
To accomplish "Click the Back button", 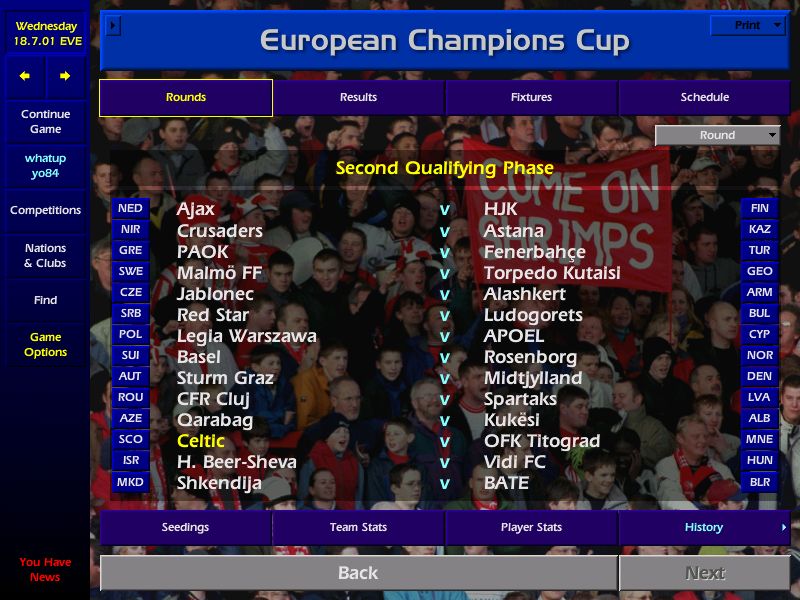I will pyautogui.click(x=358, y=573).
